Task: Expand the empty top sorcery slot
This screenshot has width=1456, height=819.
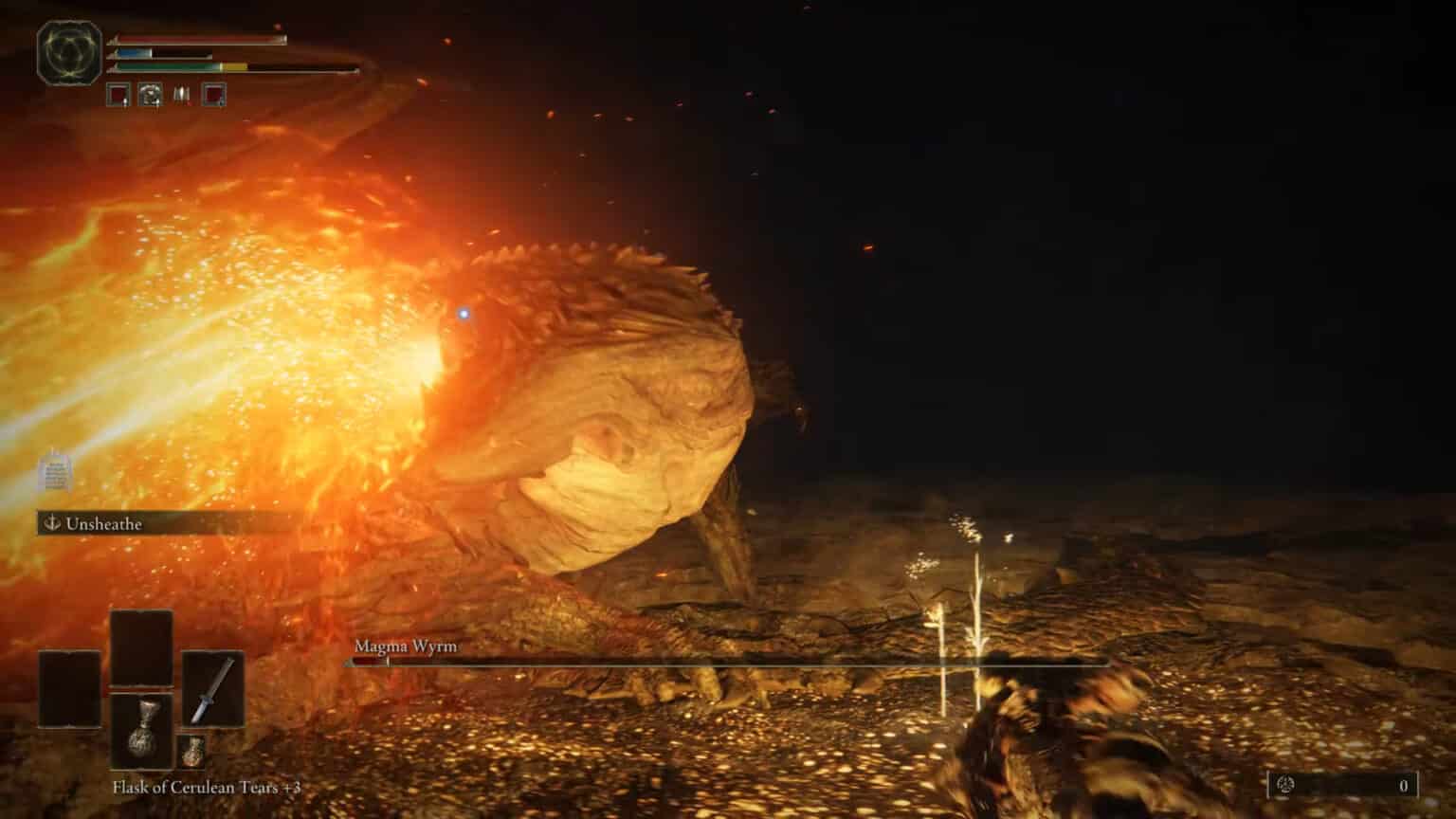Action: pos(142,647)
